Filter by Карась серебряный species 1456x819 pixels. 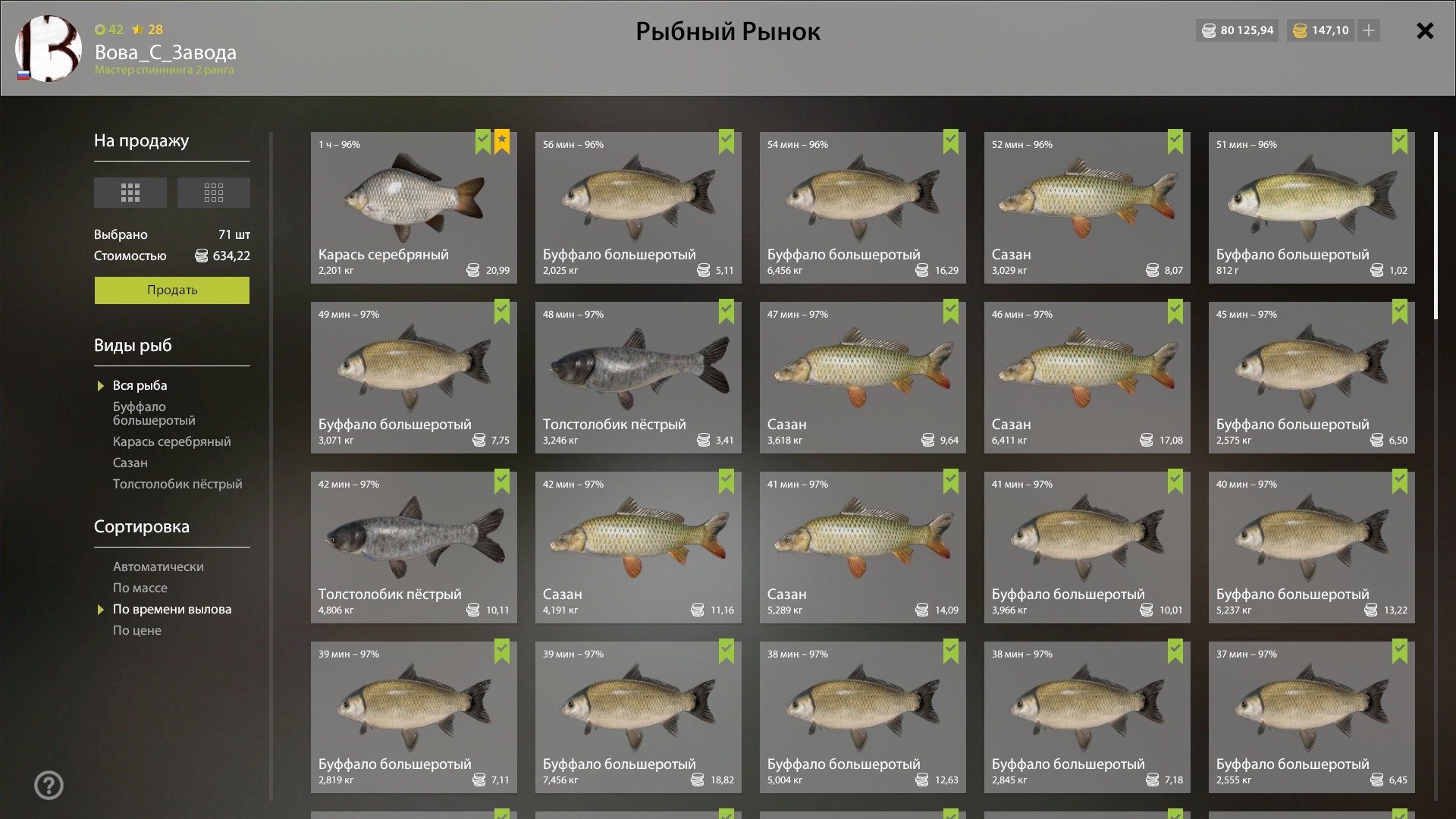171,441
